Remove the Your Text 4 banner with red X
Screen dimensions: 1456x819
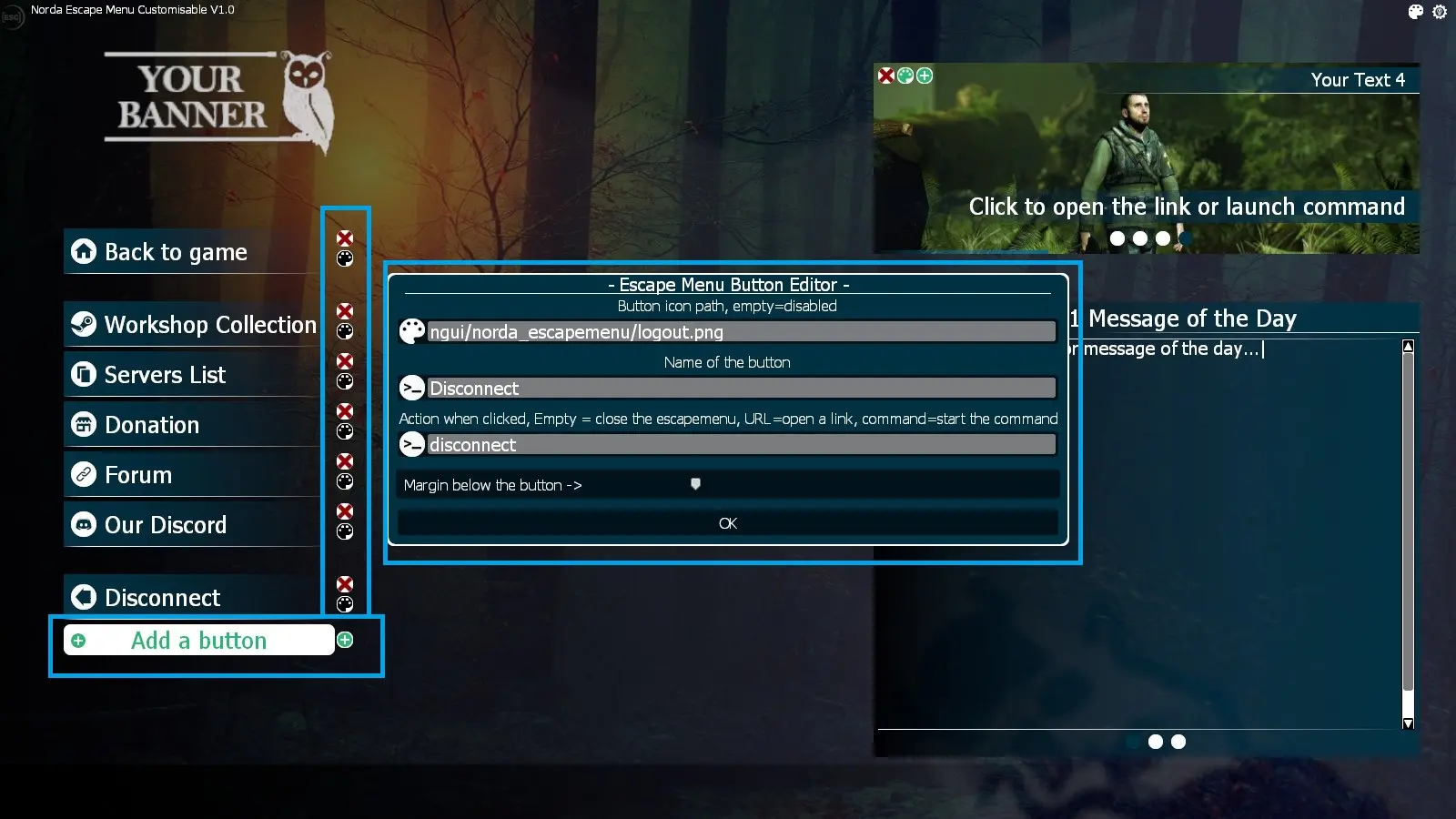(887, 76)
